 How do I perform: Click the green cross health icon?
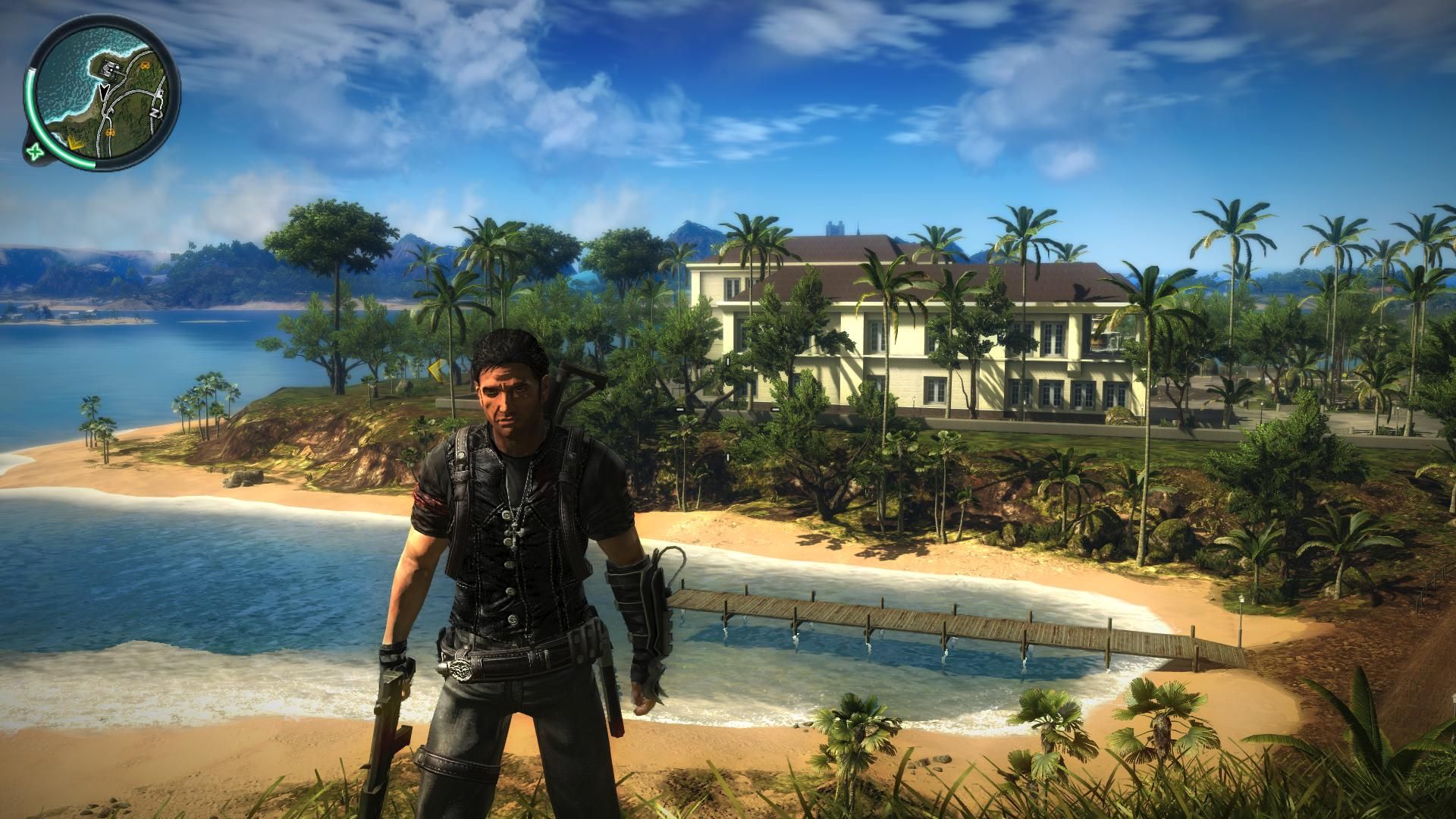click(34, 152)
